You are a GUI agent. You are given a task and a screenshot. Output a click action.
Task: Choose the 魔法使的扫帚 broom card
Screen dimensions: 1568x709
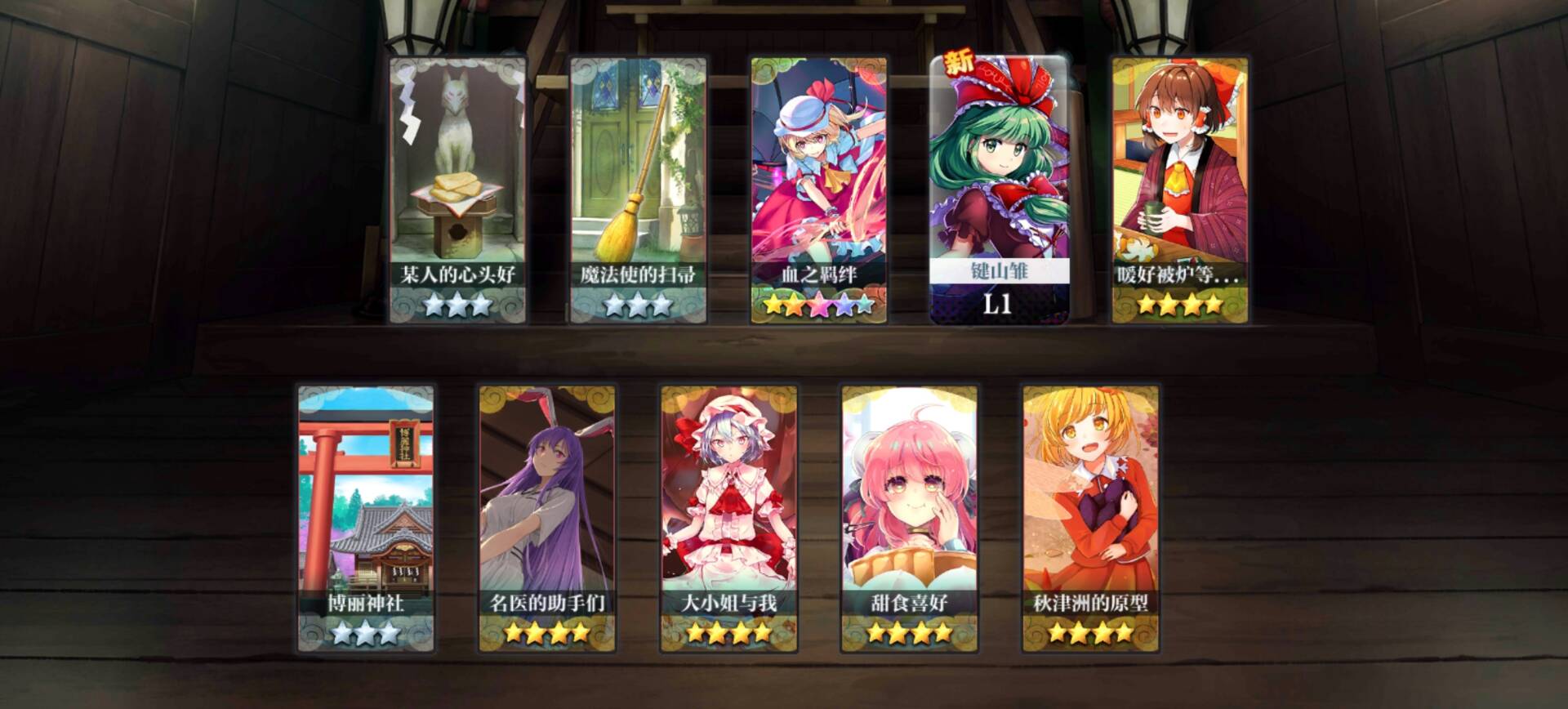[638, 190]
